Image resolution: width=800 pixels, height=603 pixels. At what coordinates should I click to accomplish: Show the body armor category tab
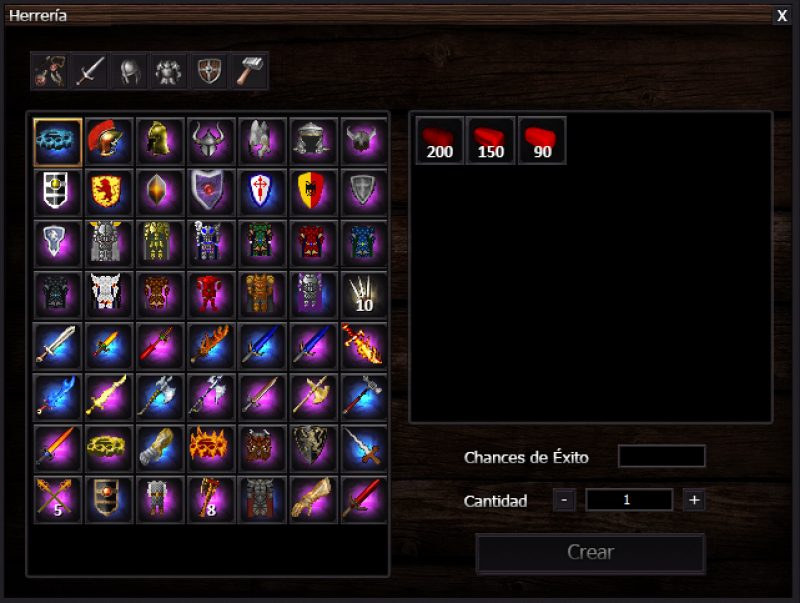pyautogui.click(x=168, y=72)
